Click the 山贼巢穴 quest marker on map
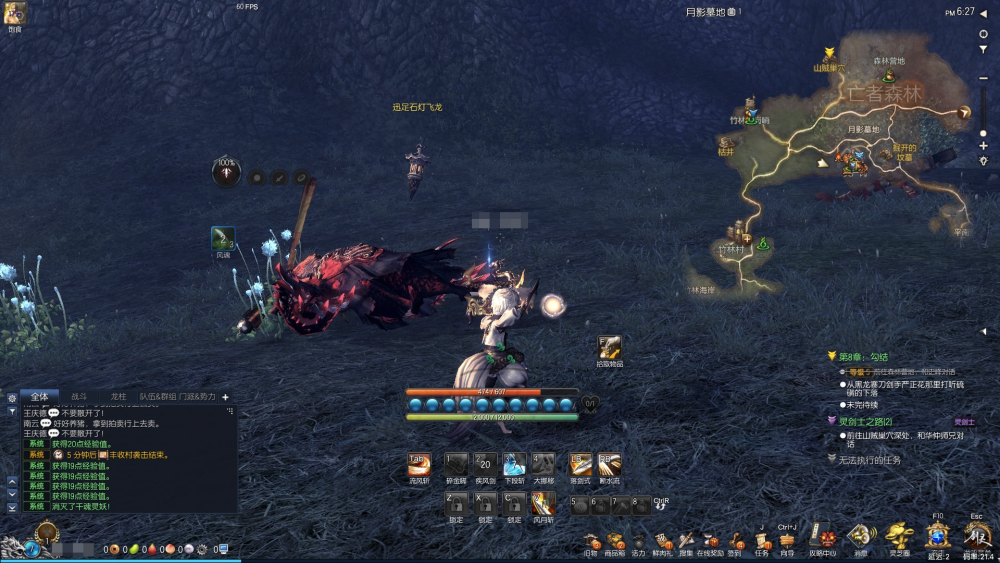This screenshot has height=563, width=1000. click(829, 59)
